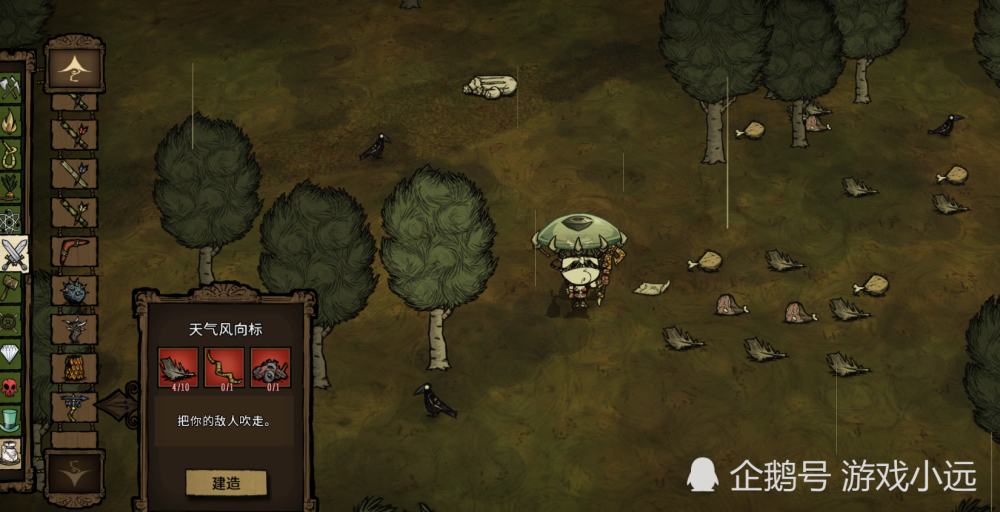Click the 建造 build button
The height and width of the screenshot is (512, 1000).
click(x=226, y=483)
